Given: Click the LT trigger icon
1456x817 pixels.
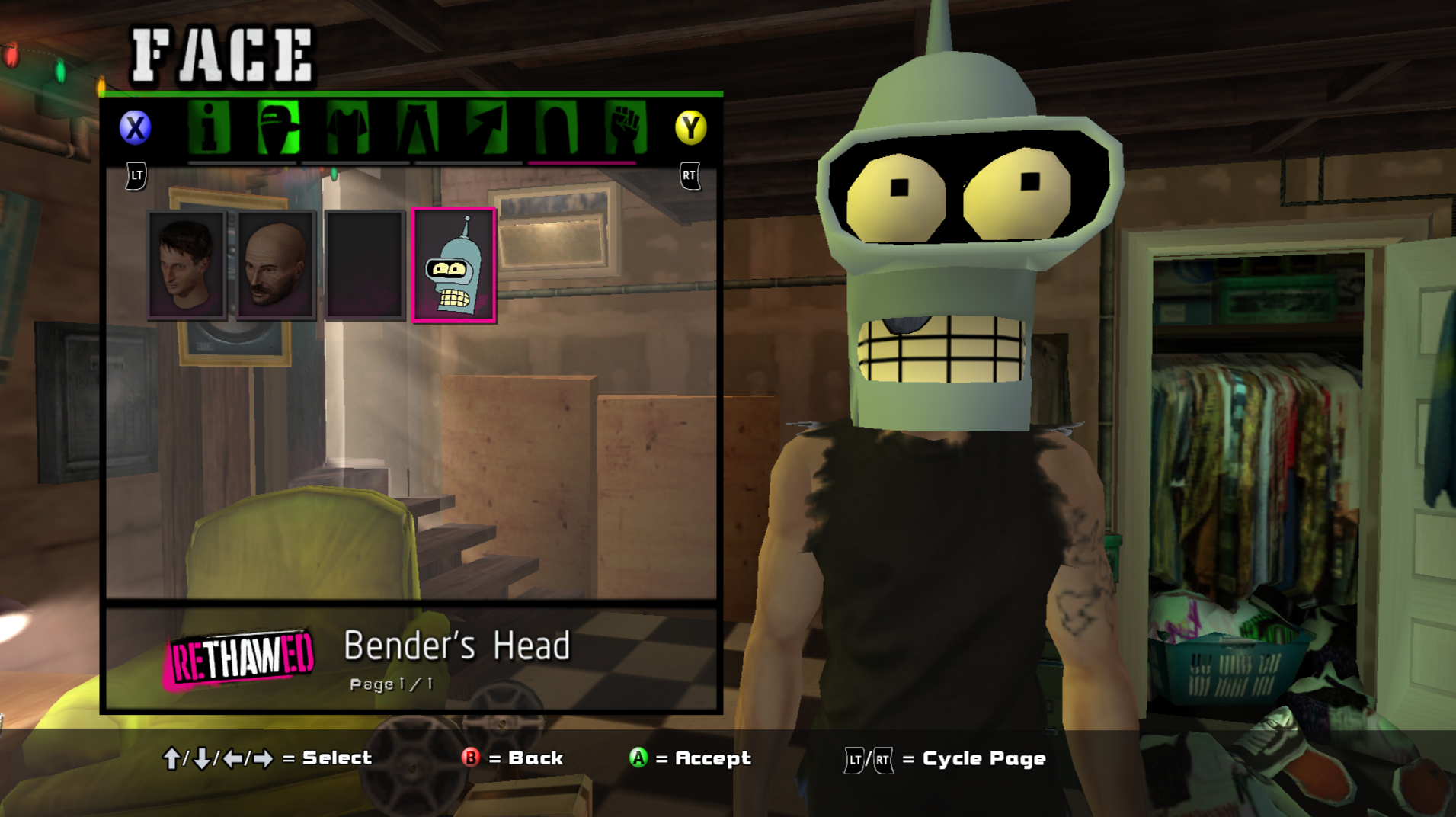Looking at the screenshot, I should click(x=136, y=175).
